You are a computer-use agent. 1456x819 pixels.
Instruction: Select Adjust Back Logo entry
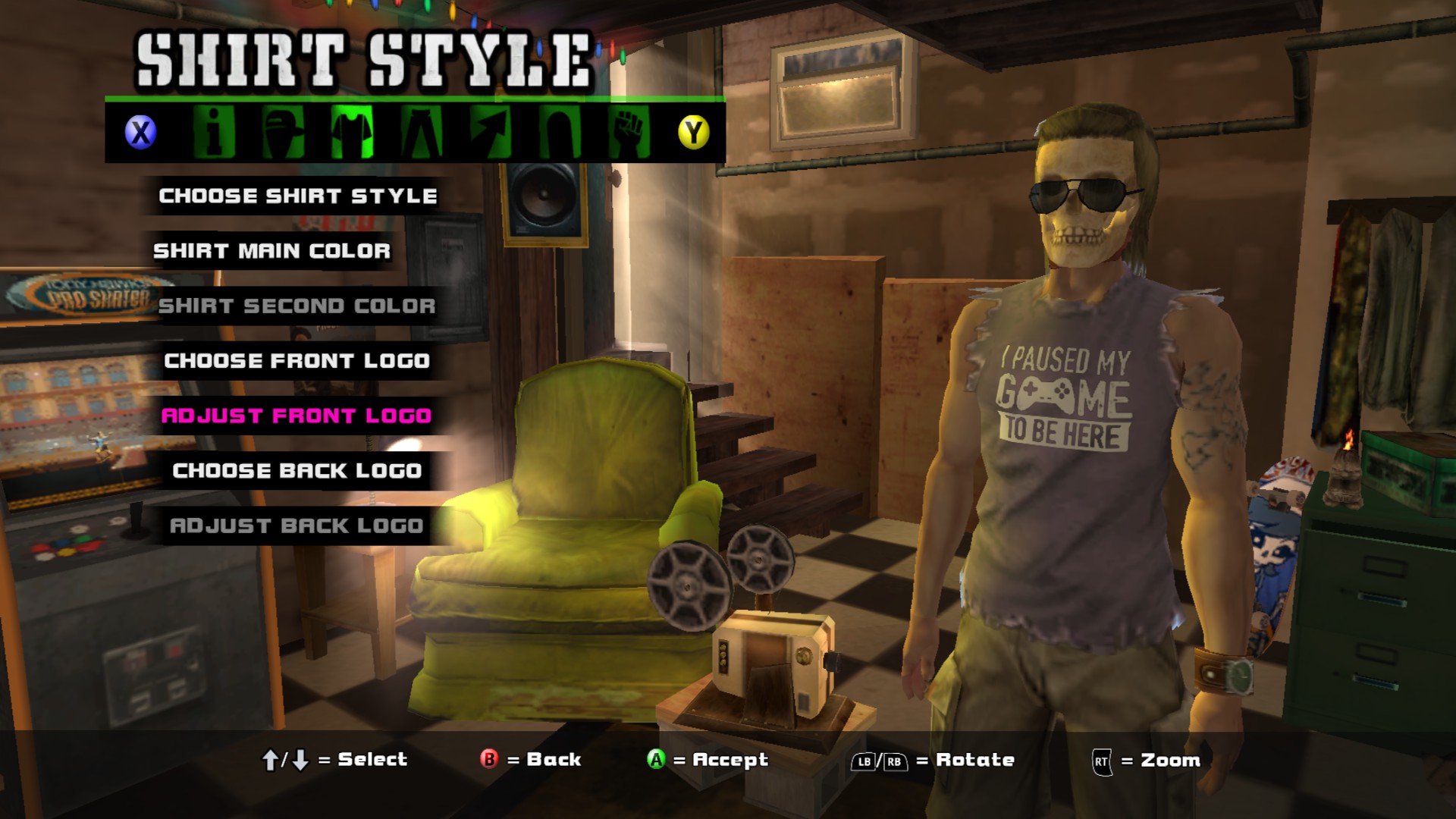pyautogui.click(x=297, y=526)
